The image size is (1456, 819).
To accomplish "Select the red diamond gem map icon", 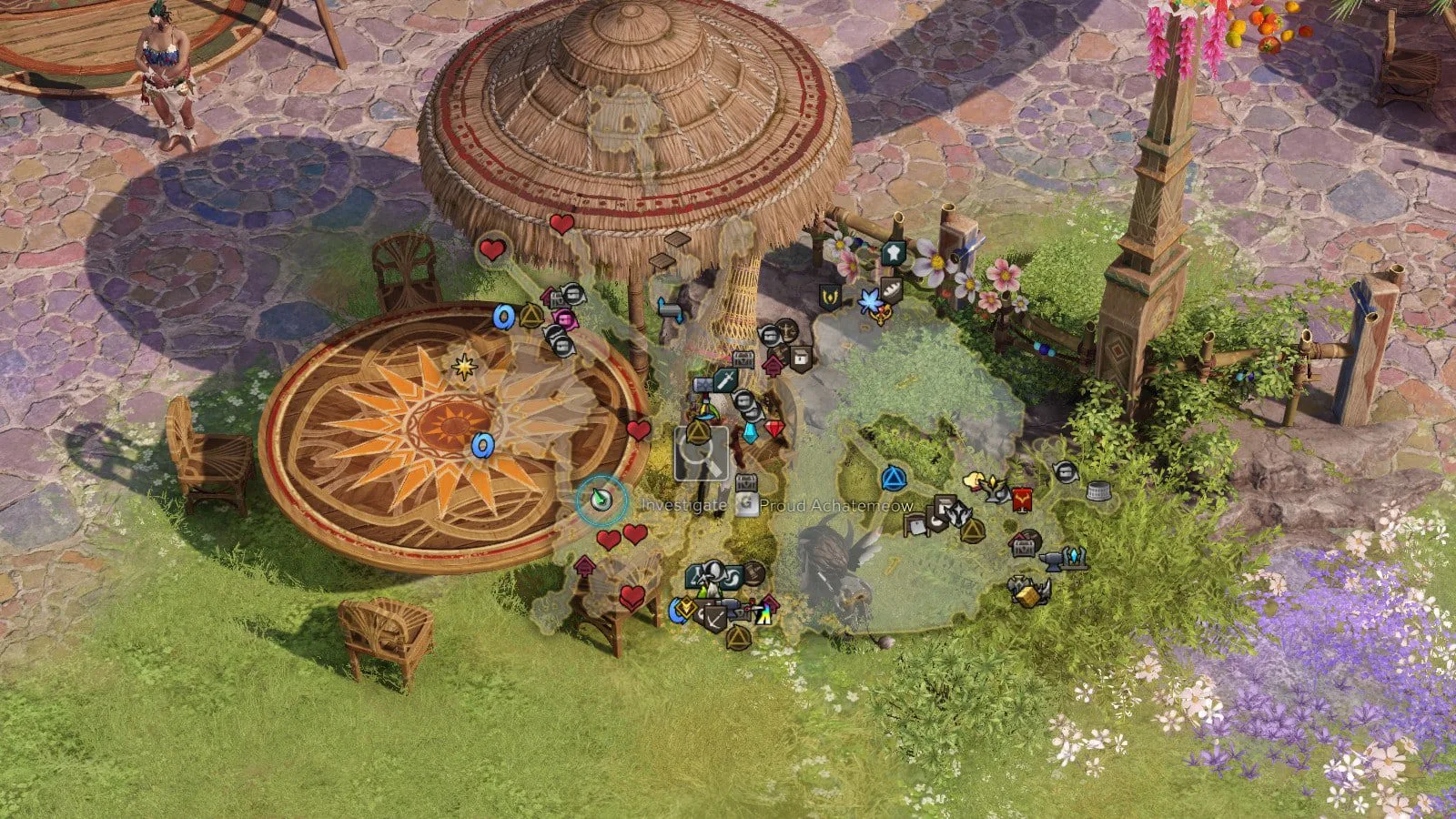I will click(773, 429).
